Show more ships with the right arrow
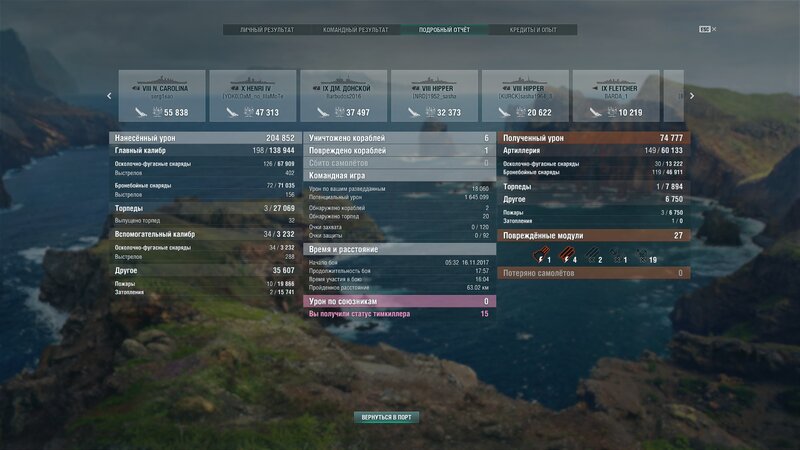Image resolution: width=800 pixels, height=450 pixels. (691, 96)
